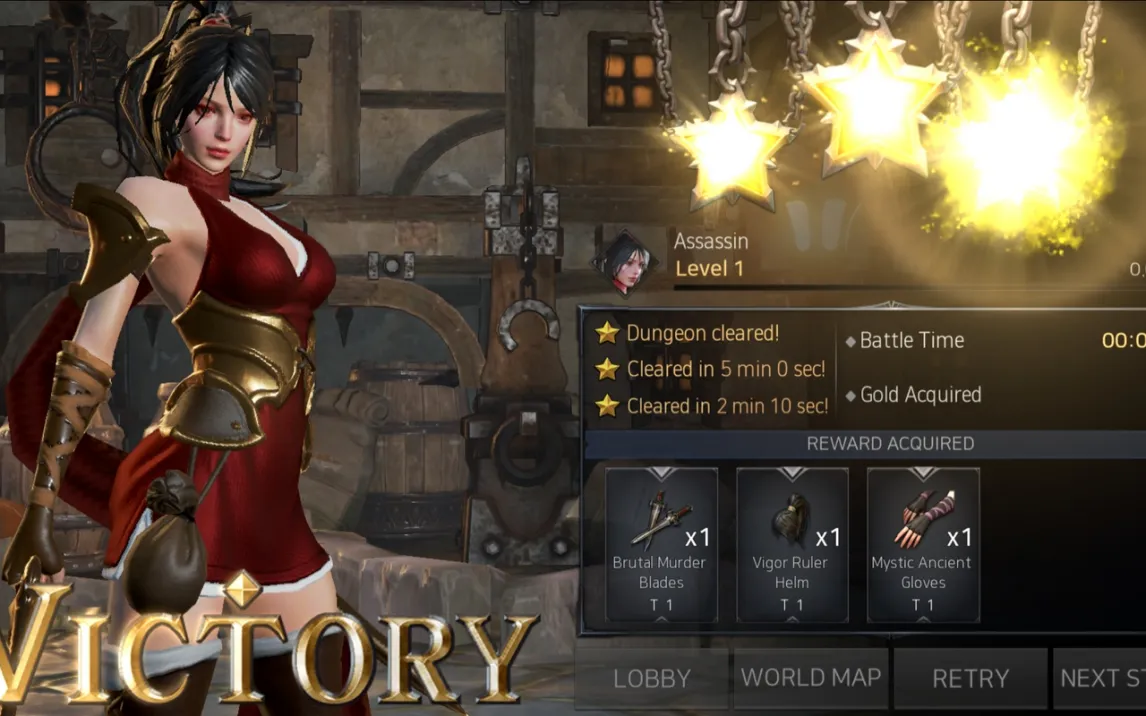This screenshot has height=716, width=1146.
Task: Inspect the Vigor Ruler Helm reward
Action: point(792,544)
